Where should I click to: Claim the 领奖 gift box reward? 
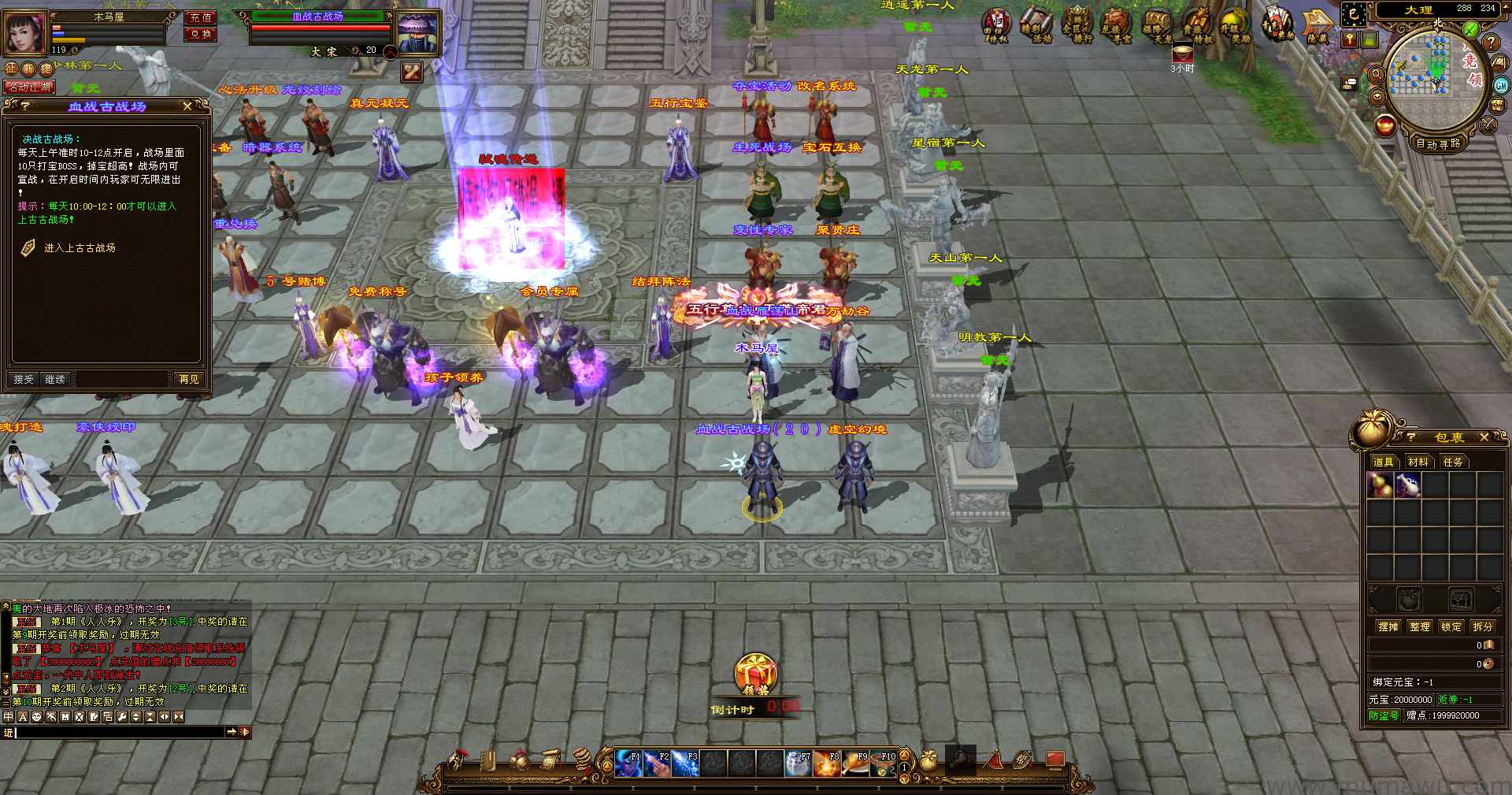(755, 674)
